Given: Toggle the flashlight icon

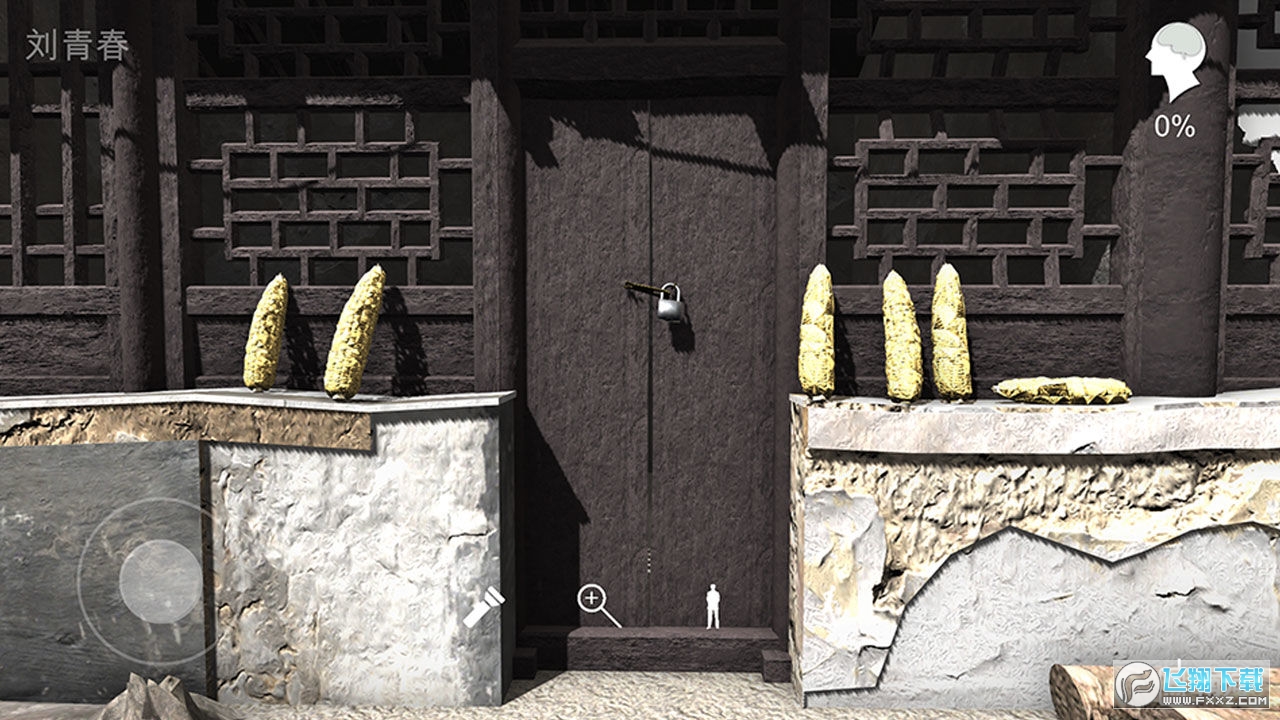Looking at the screenshot, I should click(483, 607).
